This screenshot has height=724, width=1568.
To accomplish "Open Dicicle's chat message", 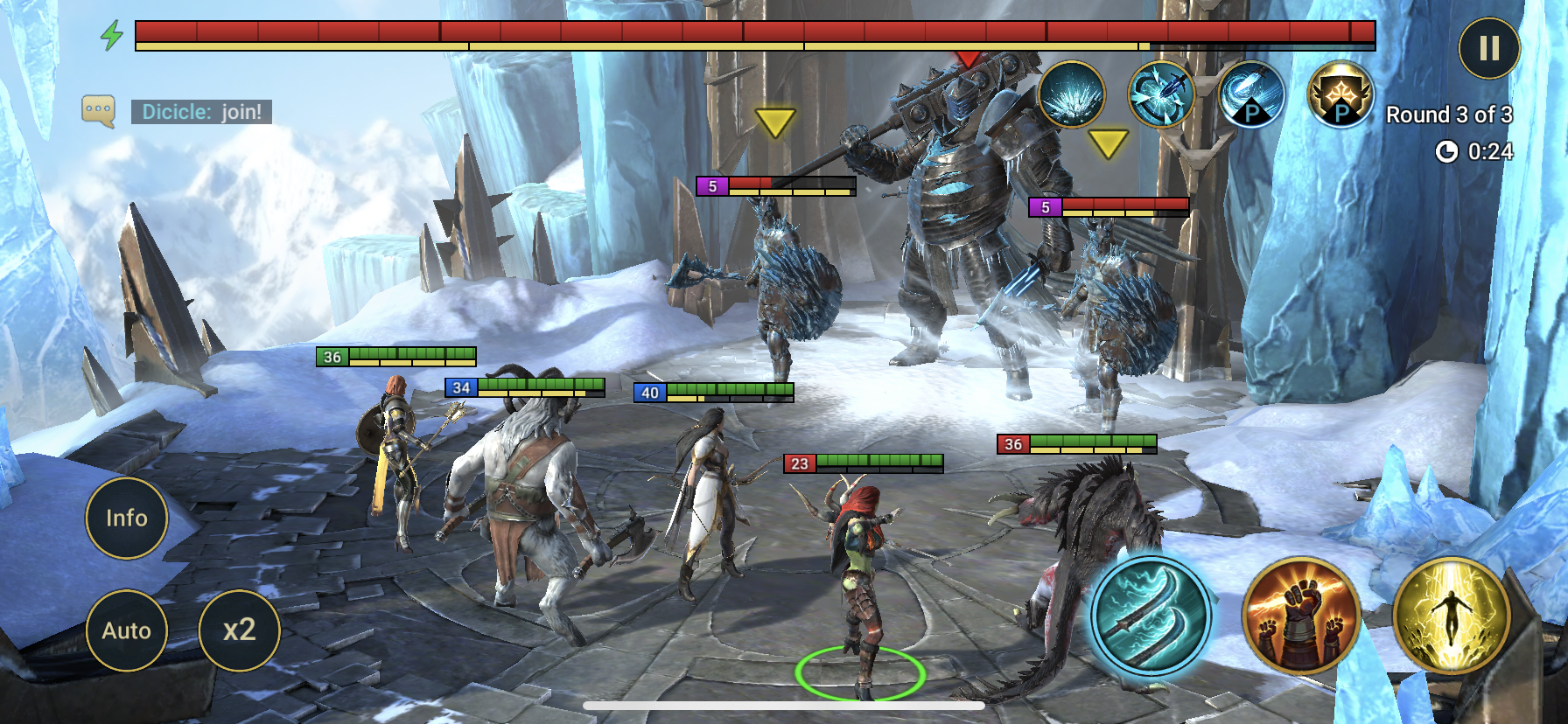I will (x=201, y=112).
